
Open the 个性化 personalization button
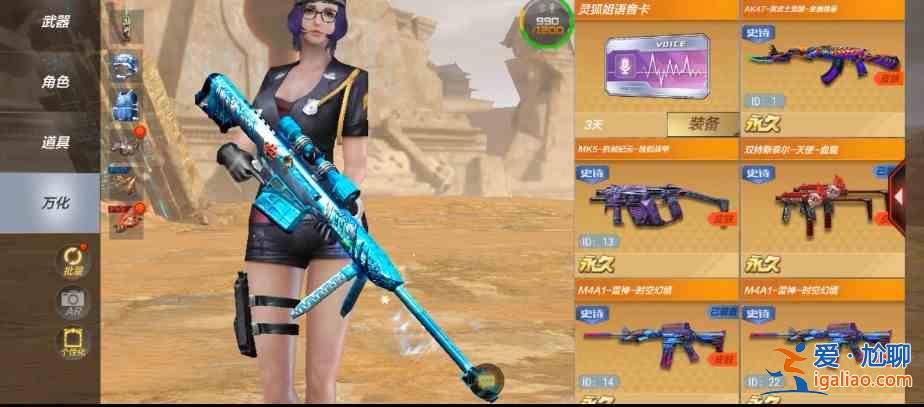[73, 343]
